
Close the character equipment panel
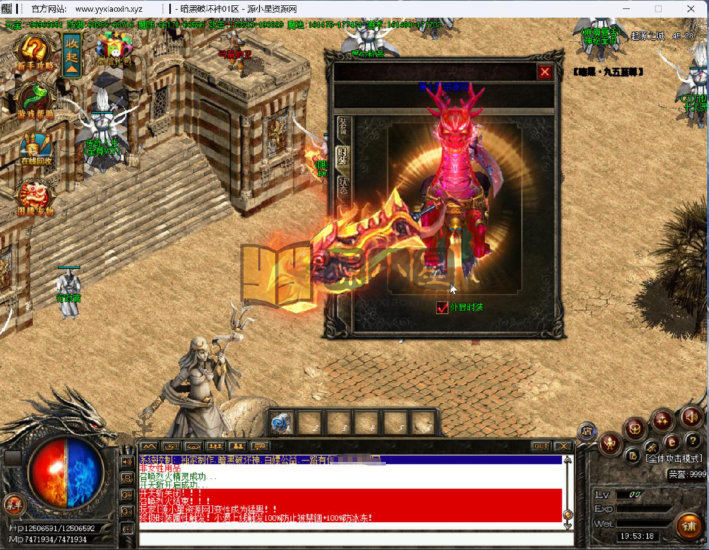pos(544,72)
